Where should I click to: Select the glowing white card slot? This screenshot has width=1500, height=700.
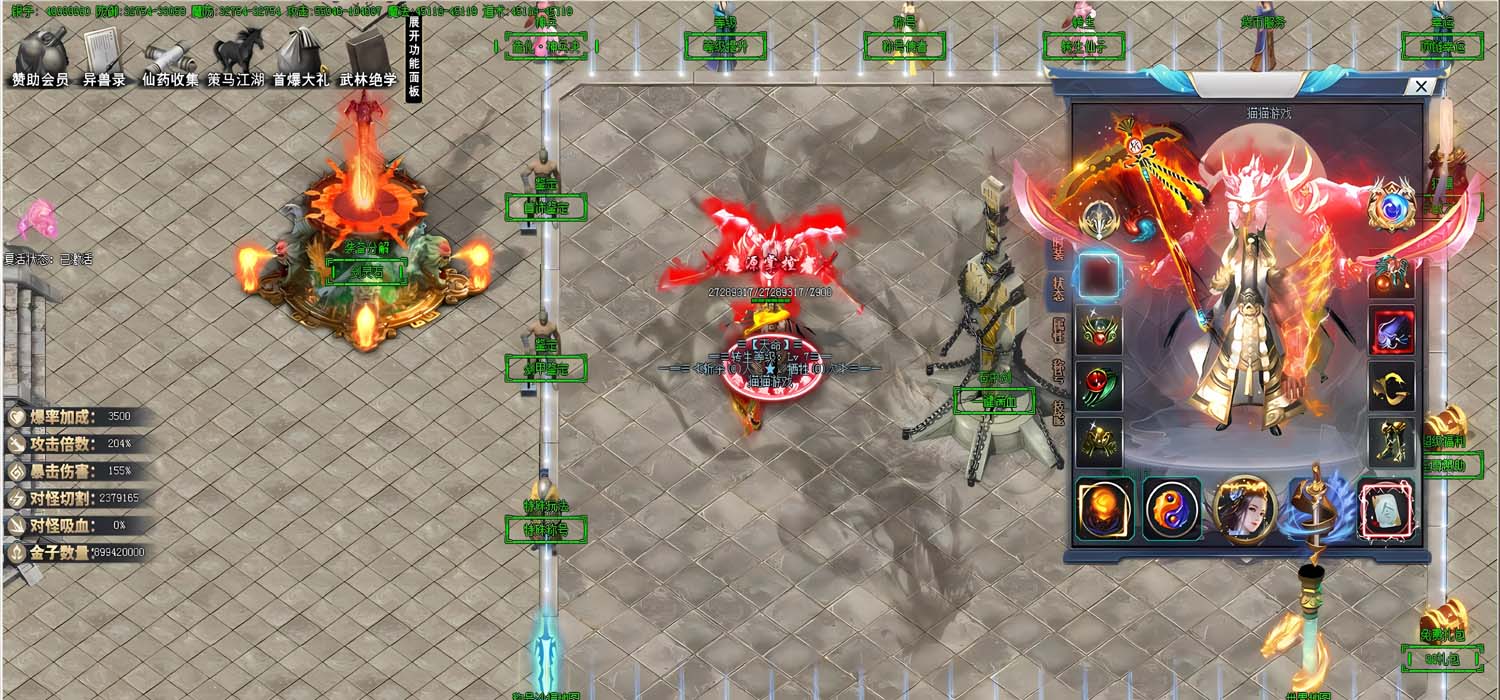[x=1386, y=508]
